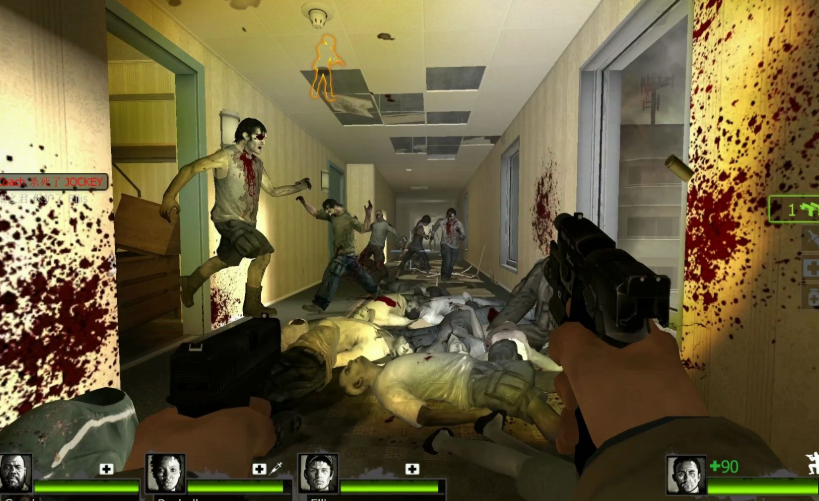Choose the first aid kit inventory slot
The height and width of the screenshot is (501, 819).
tap(811, 268)
